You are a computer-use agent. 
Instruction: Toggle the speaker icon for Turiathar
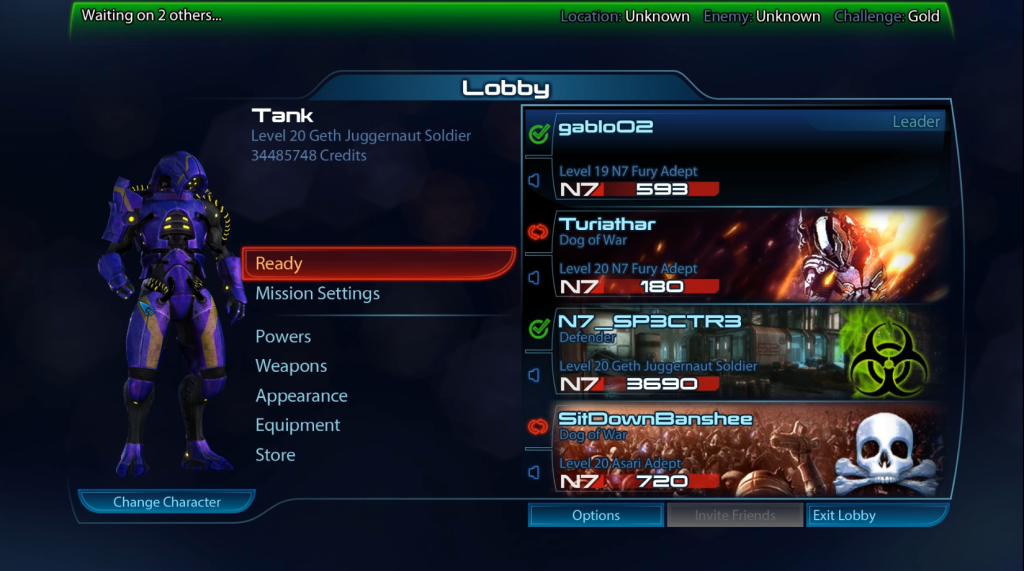(534, 277)
